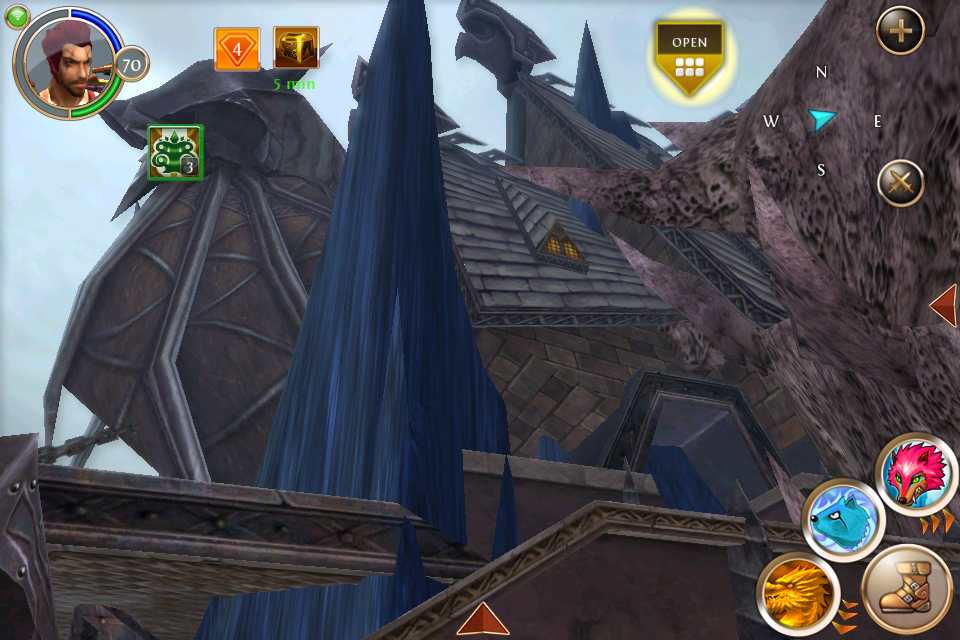Viewport: 960px width, 640px height.
Task: Click the compass direction arrow
Action: (x=821, y=120)
